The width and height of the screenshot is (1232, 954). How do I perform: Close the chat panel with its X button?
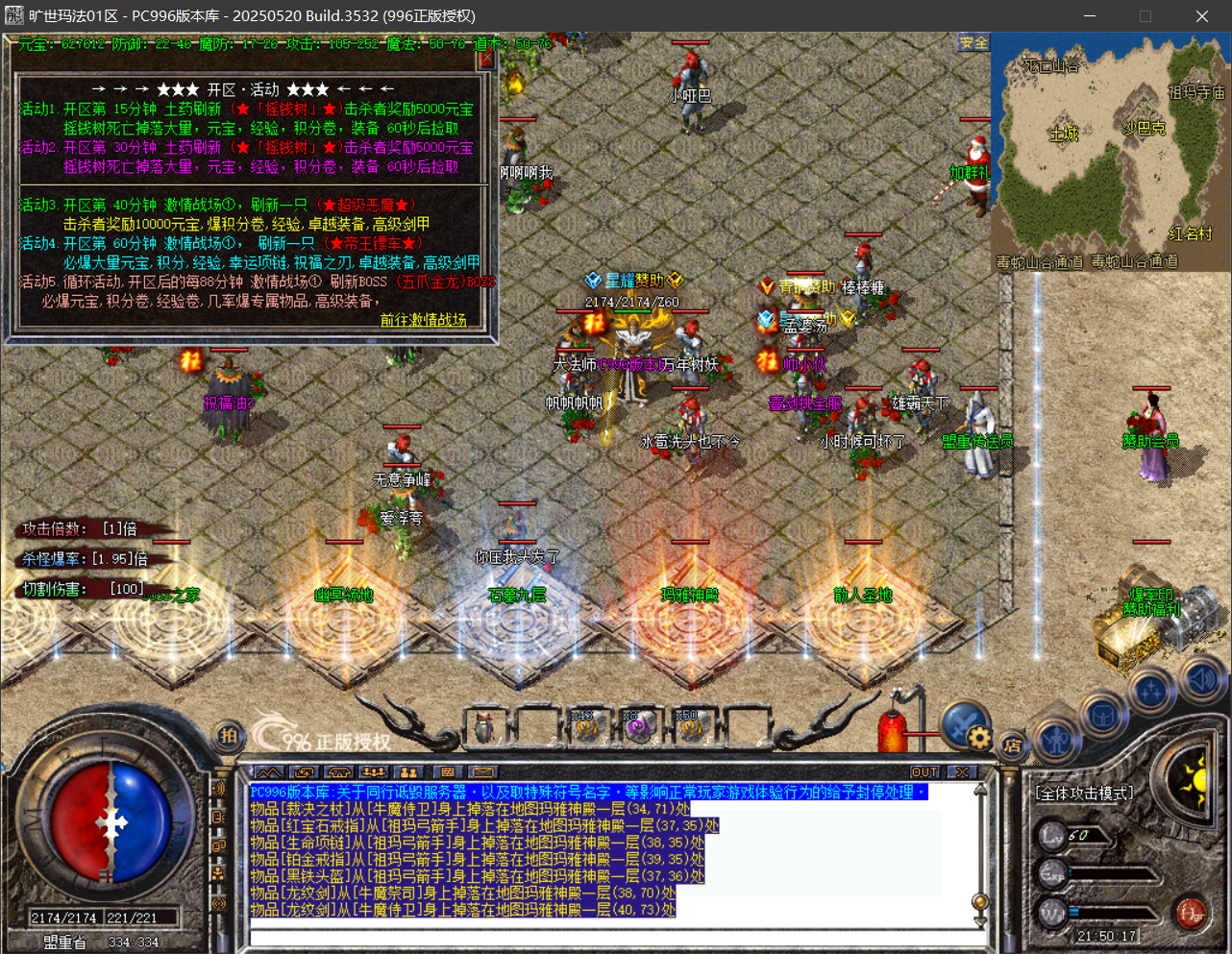961,772
